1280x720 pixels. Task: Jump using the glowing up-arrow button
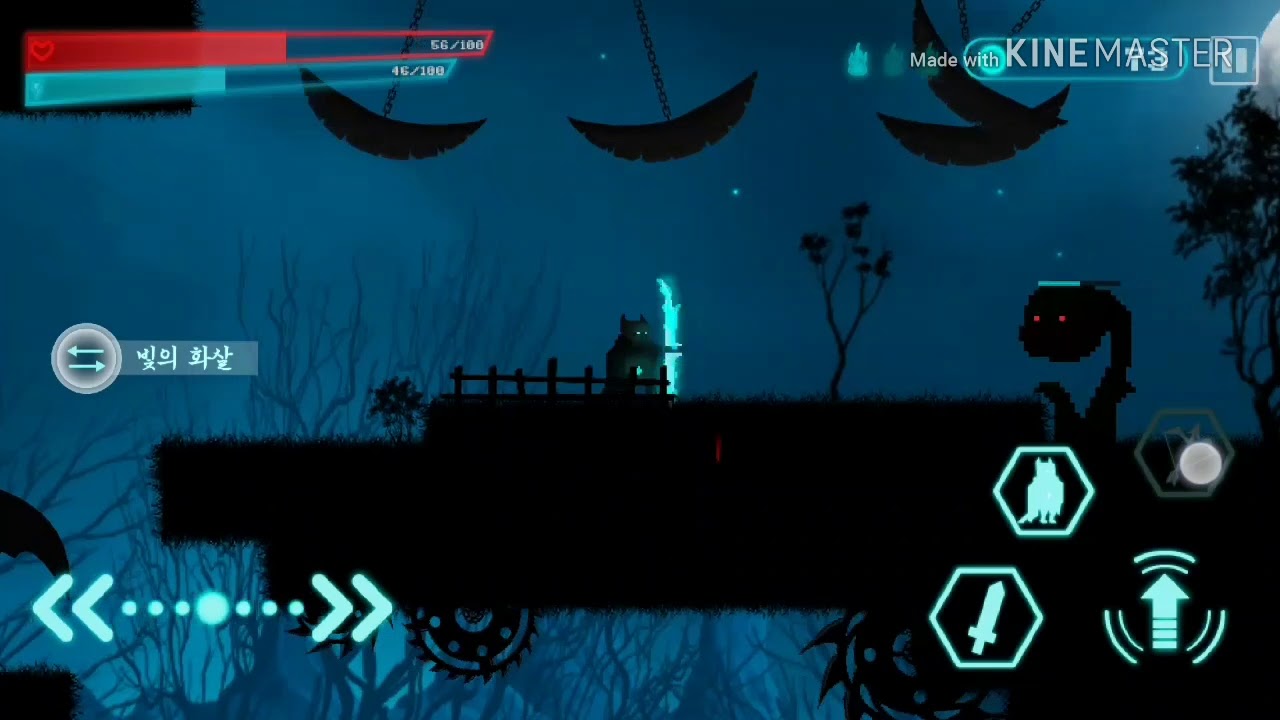click(x=1164, y=608)
